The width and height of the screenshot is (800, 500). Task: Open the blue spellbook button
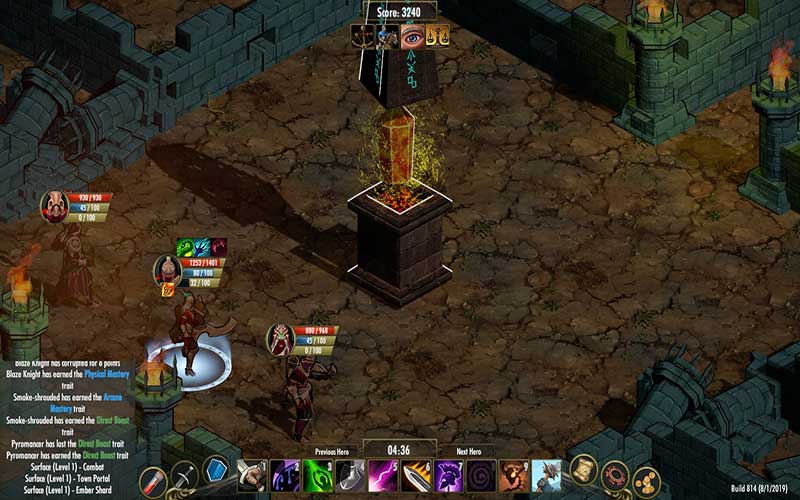tap(217, 471)
